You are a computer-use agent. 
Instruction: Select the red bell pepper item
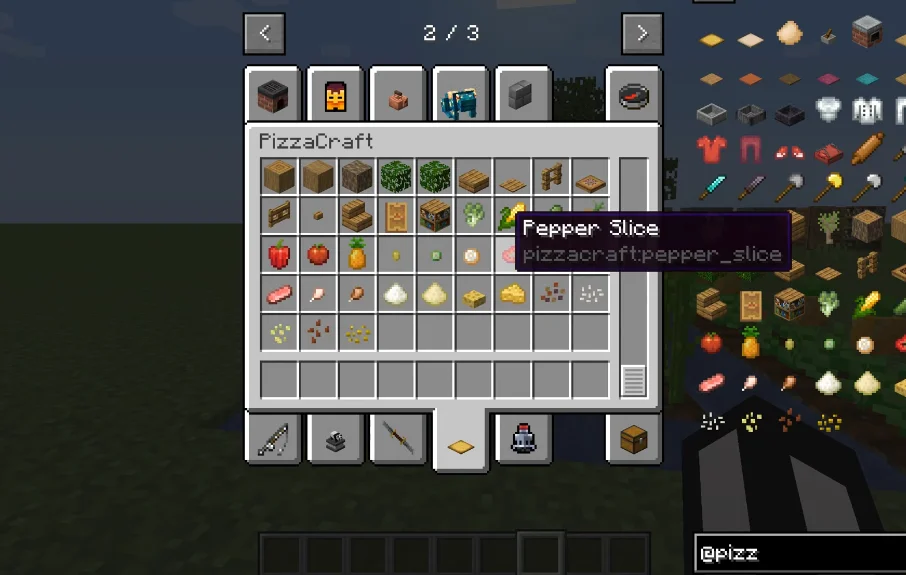pos(279,254)
